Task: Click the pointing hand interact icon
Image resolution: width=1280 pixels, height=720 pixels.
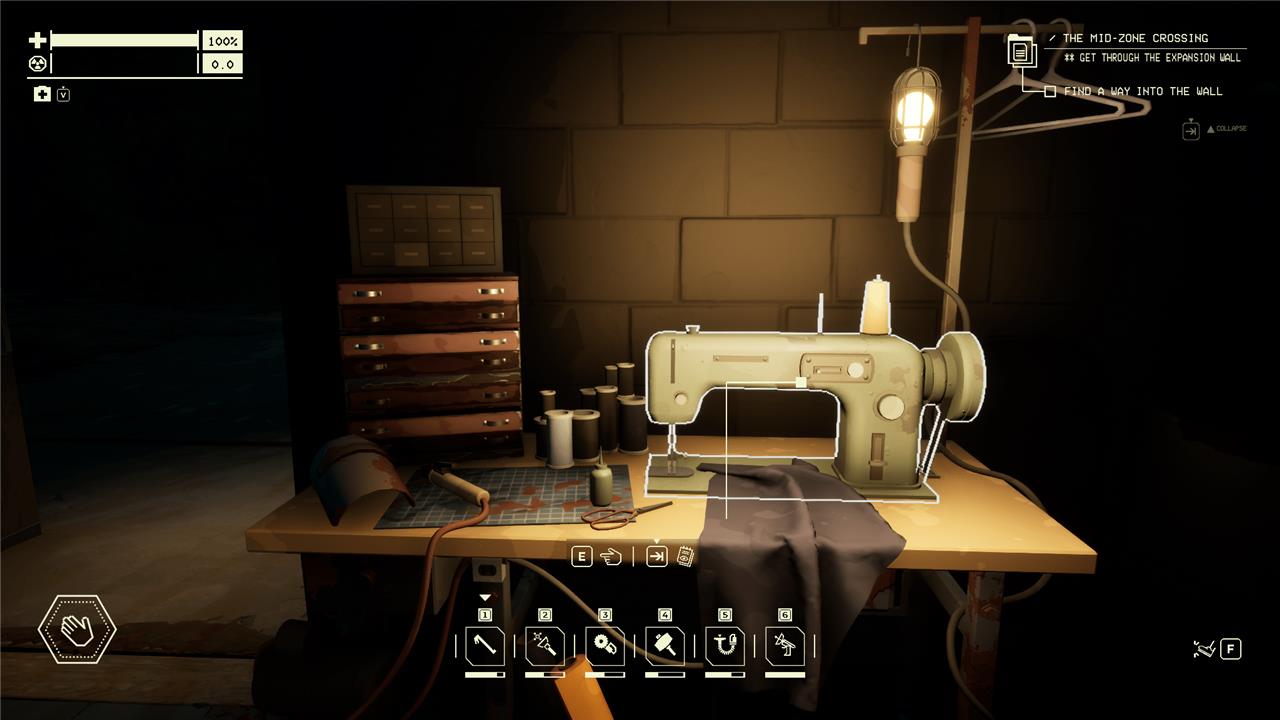Action: [x=610, y=557]
